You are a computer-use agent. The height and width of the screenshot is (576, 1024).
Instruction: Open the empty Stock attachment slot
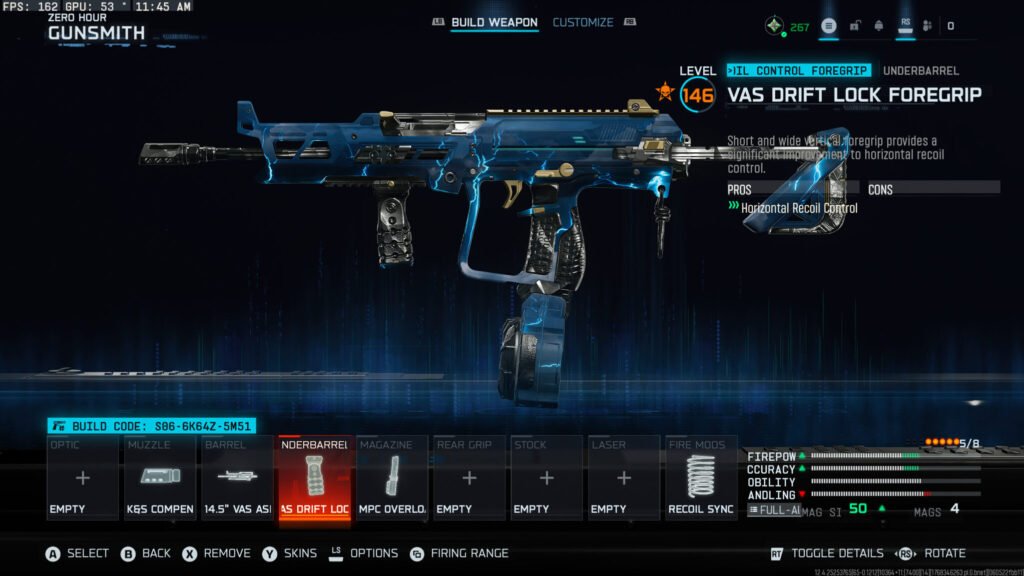pyautogui.click(x=546, y=478)
